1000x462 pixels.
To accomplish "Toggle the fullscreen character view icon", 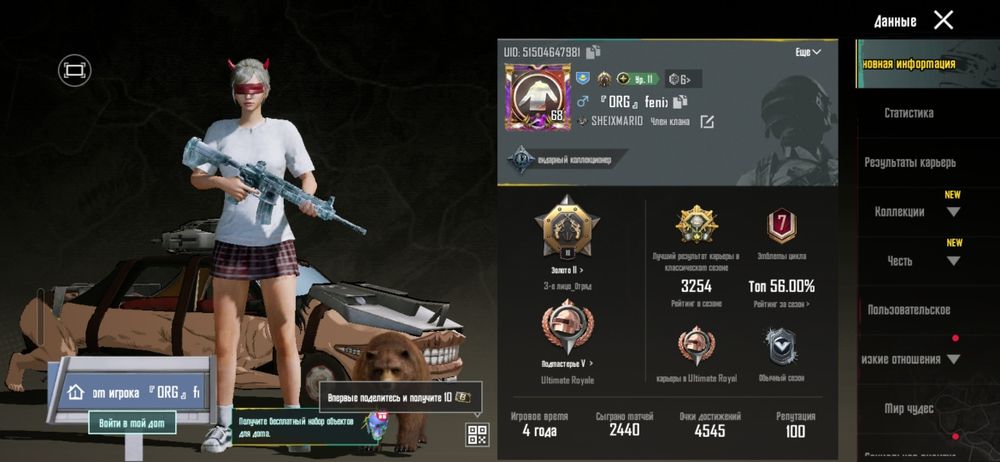I will [73, 69].
